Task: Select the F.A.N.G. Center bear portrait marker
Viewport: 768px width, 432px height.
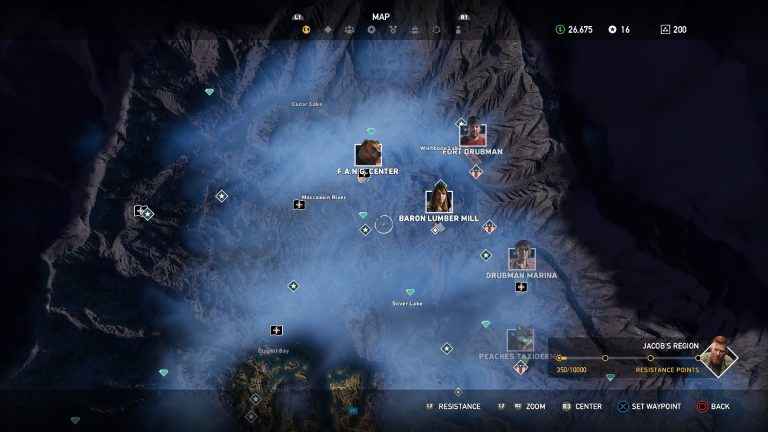Action: point(368,155)
